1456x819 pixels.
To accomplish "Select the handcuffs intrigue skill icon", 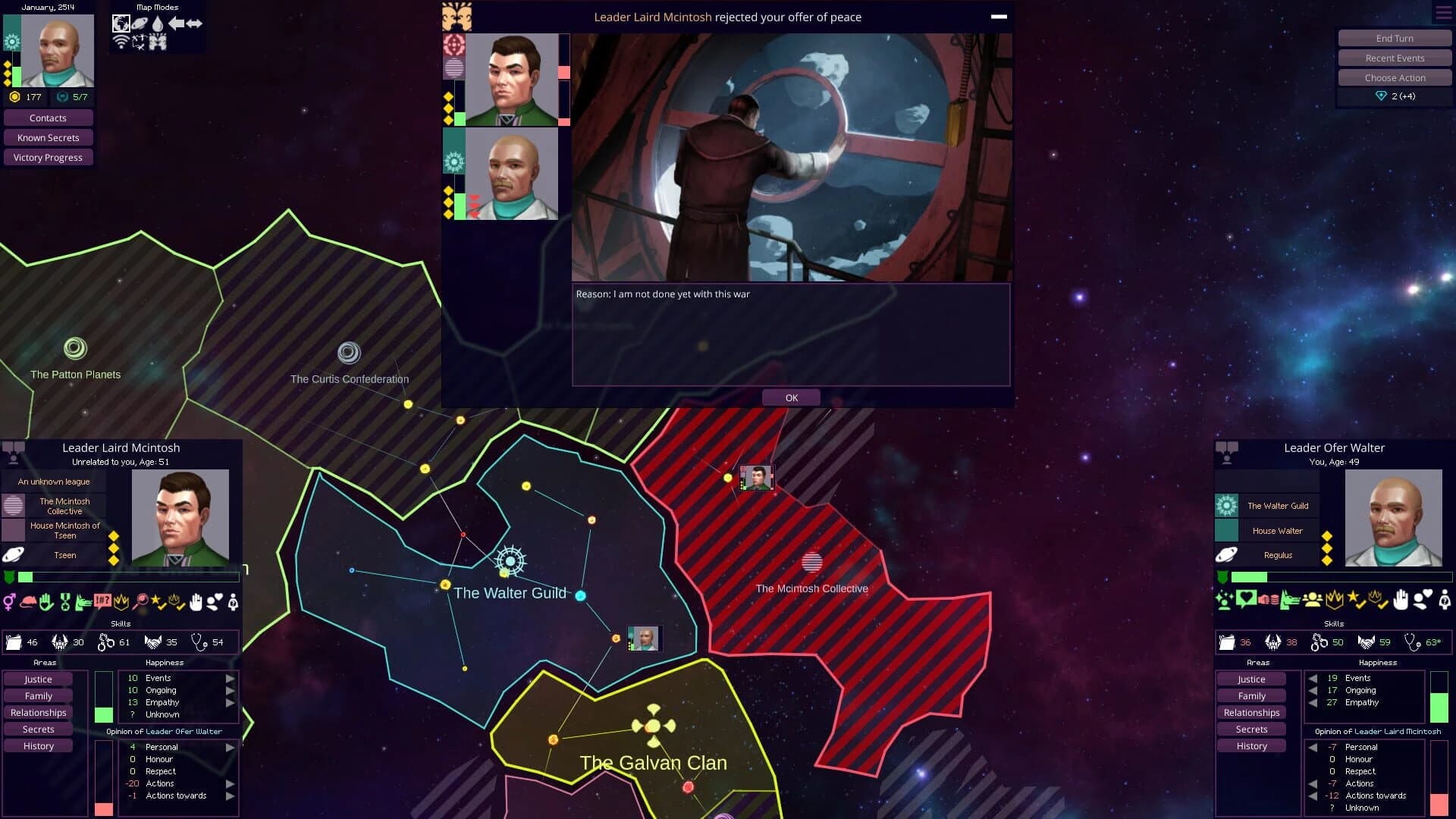I will coord(106,642).
